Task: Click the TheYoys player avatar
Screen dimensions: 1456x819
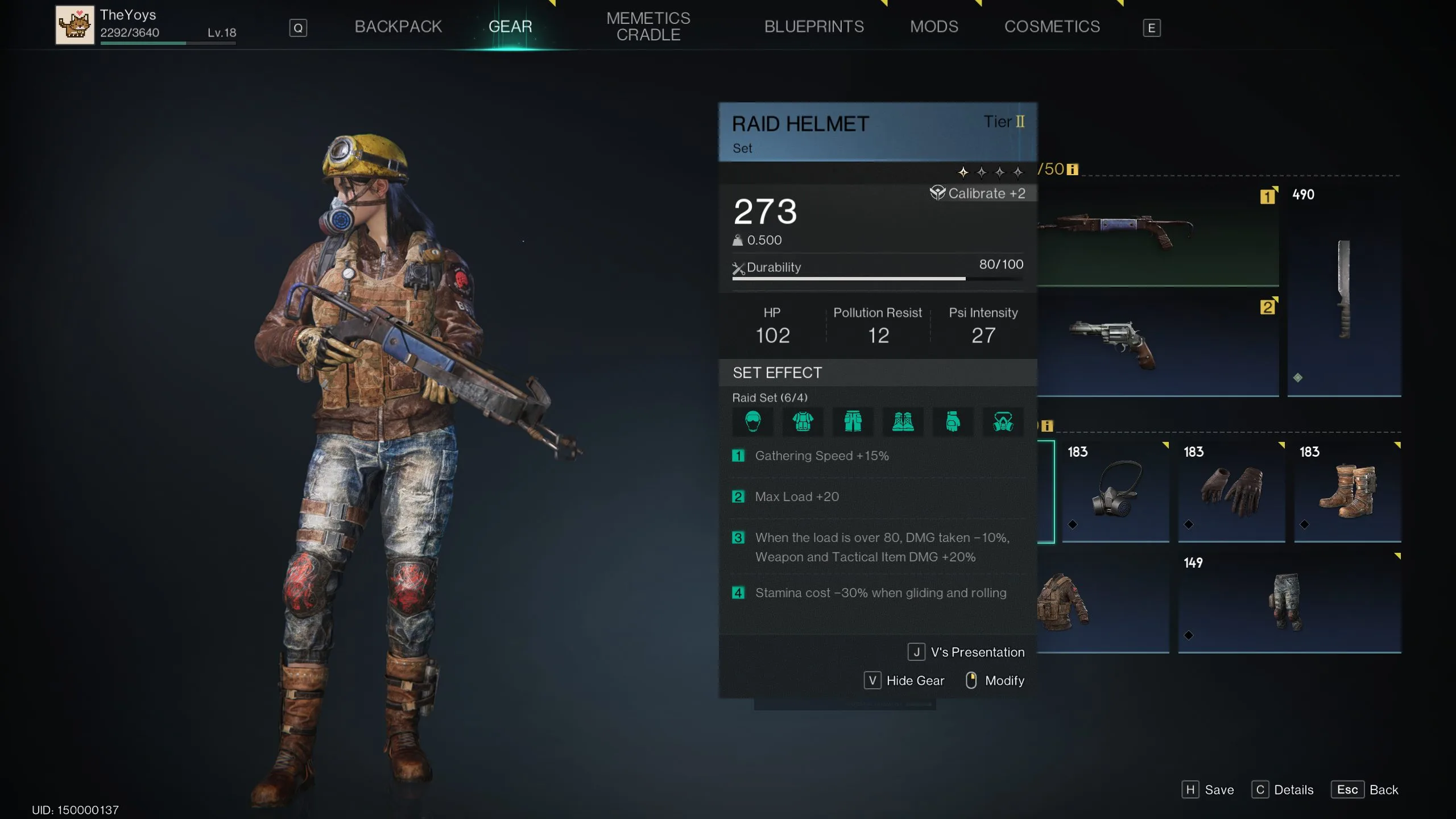Action: (75, 25)
